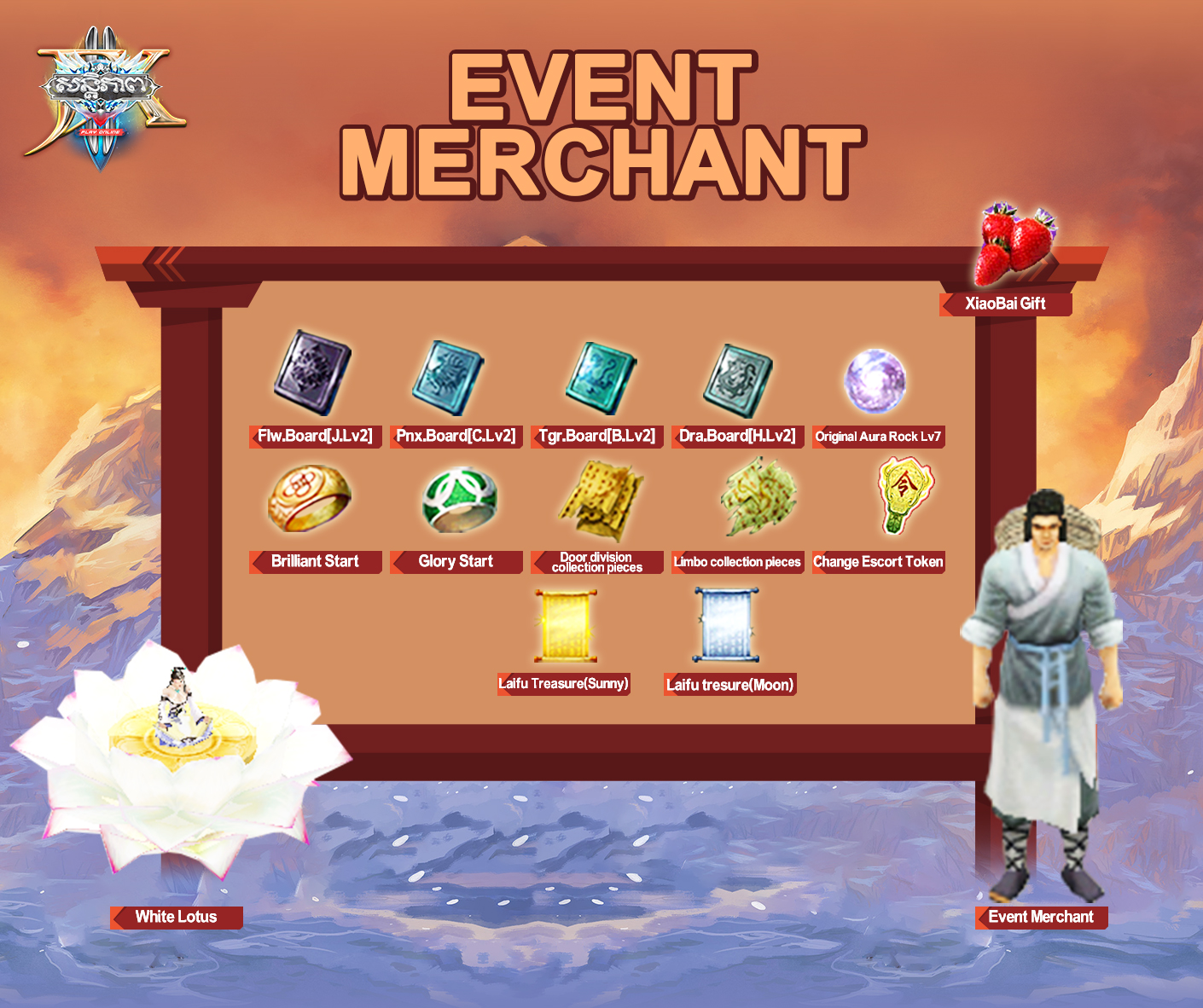The height and width of the screenshot is (1008, 1203).
Task: Select the Flw.Board[J.Lv2] purple board item
Action: 312,374
